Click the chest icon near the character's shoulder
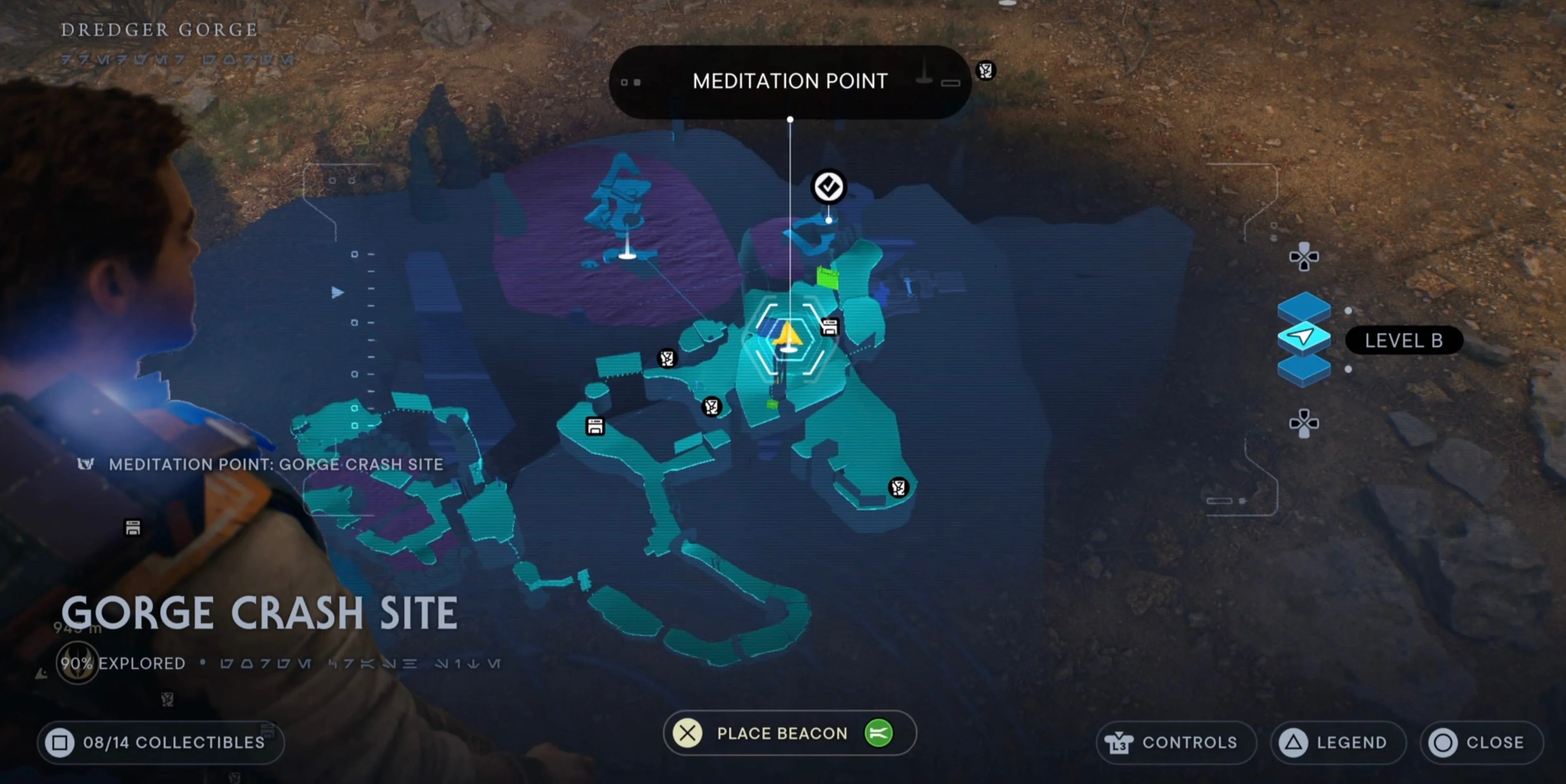The width and height of the screenshot is (1566, 784). 132,528
